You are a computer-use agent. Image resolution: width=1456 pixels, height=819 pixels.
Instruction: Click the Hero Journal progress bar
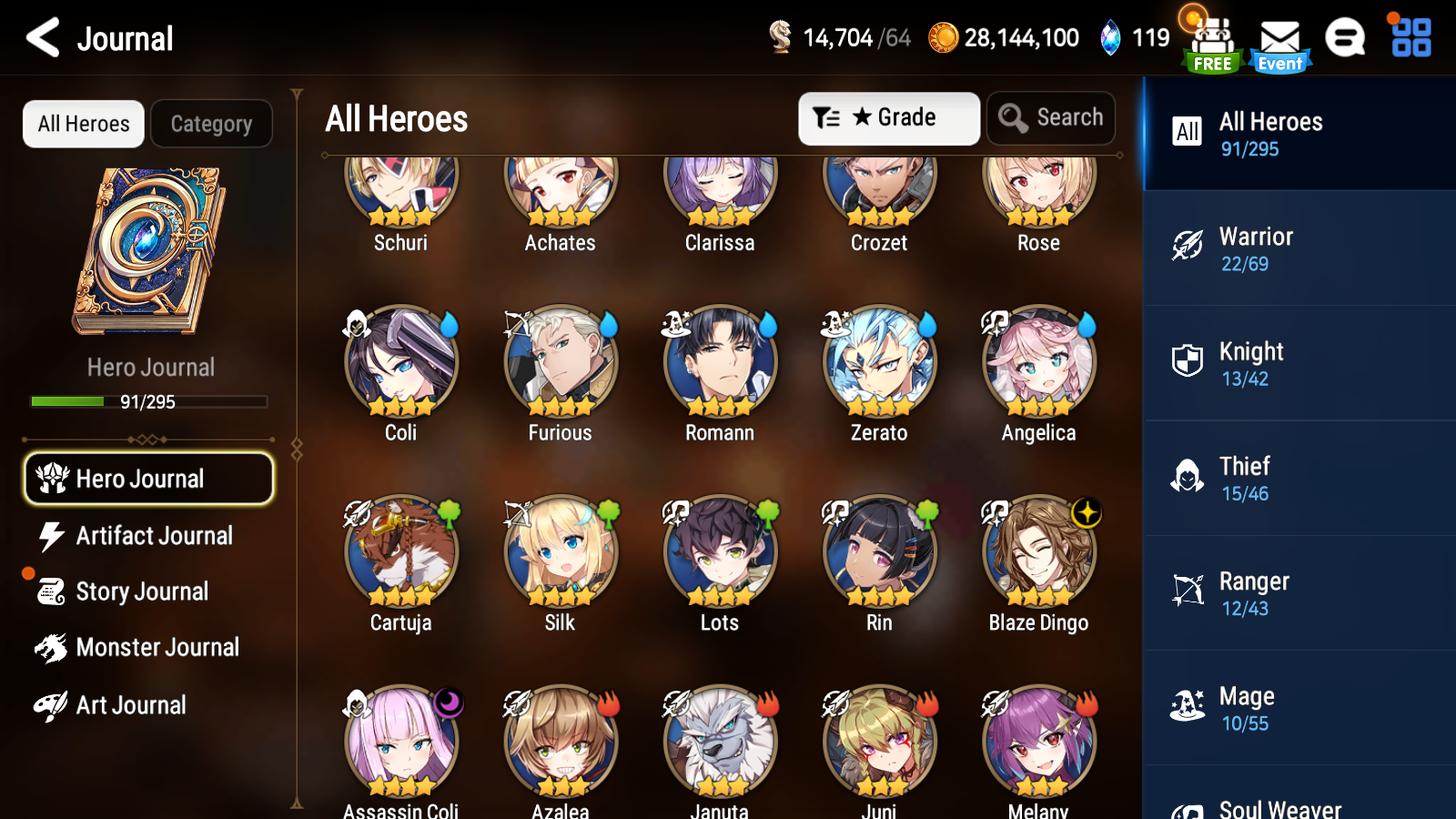point(148,401)
